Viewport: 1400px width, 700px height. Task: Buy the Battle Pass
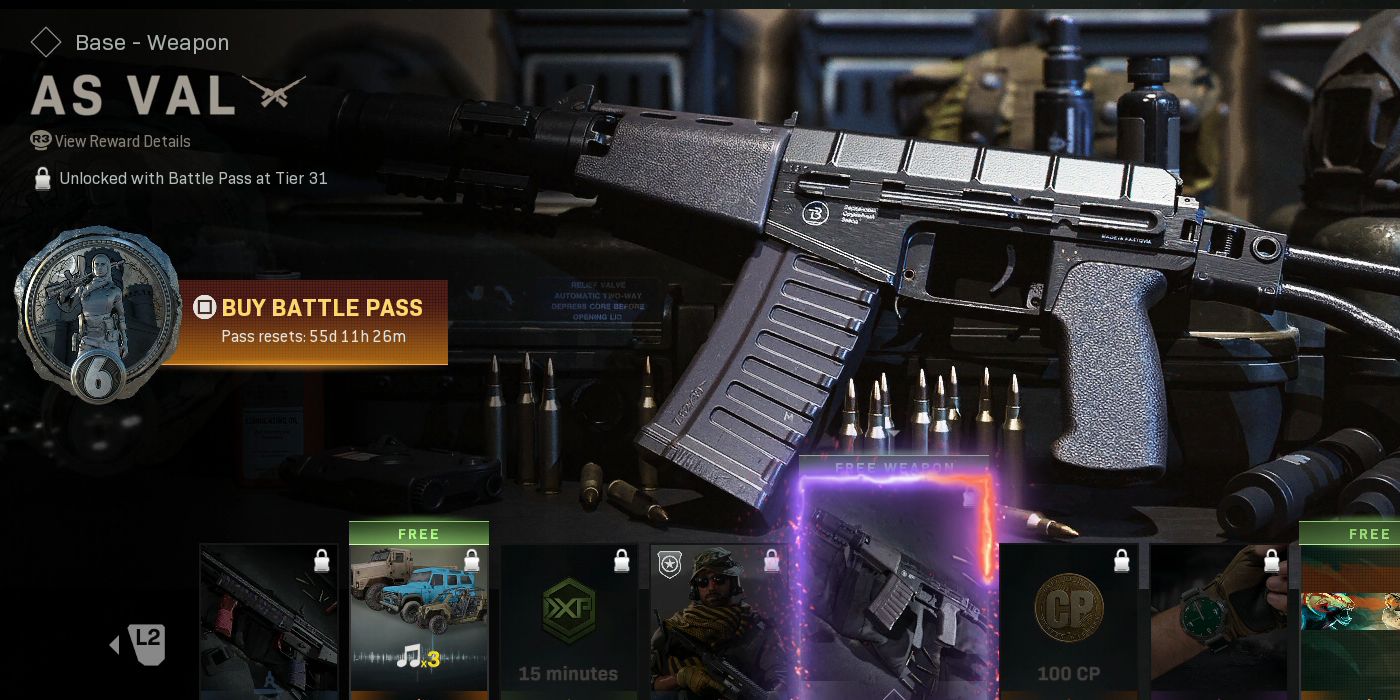click(x=312, y=320)
